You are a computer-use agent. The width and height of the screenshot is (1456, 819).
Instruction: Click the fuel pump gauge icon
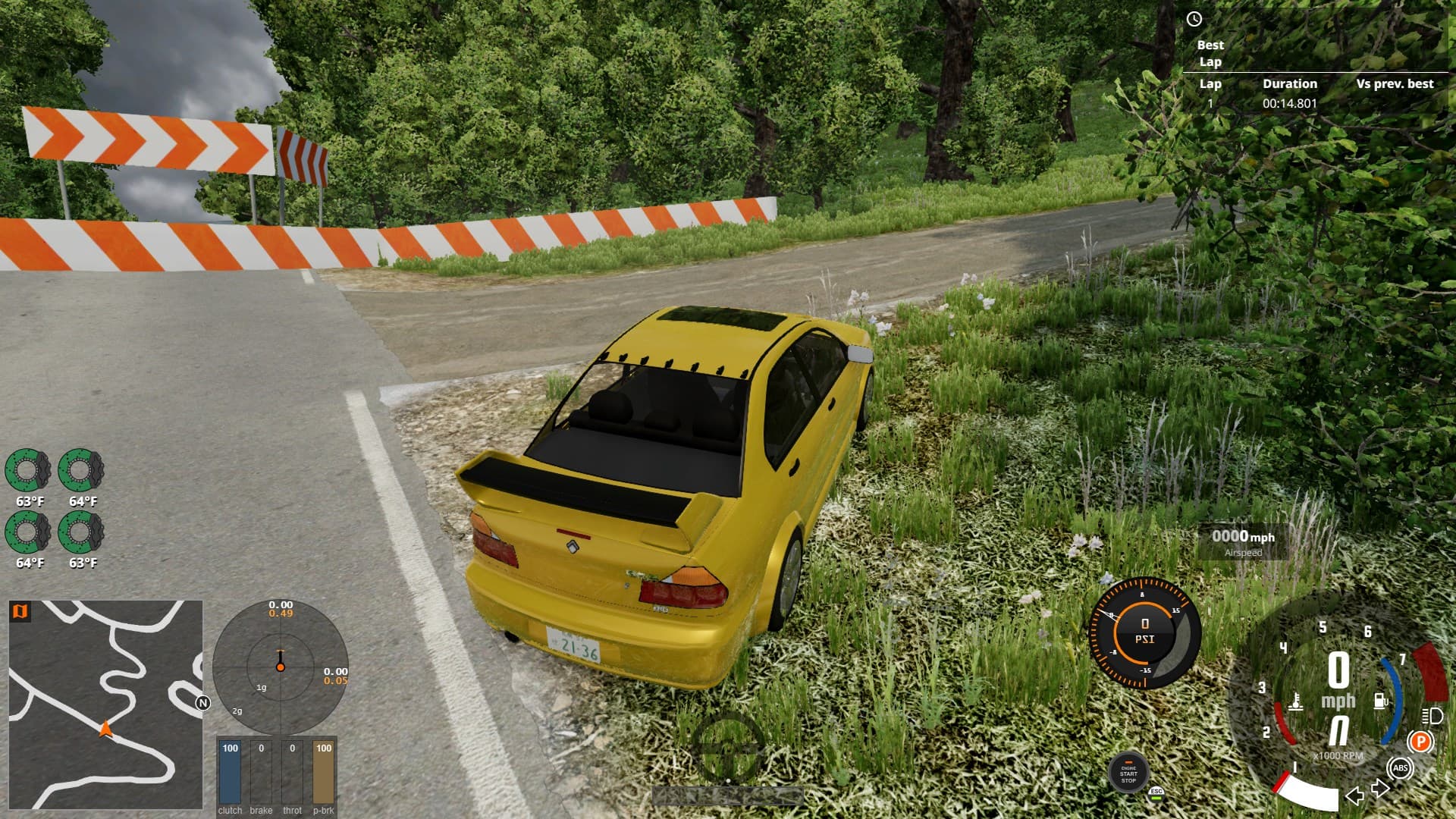(x=1381, y=700)
